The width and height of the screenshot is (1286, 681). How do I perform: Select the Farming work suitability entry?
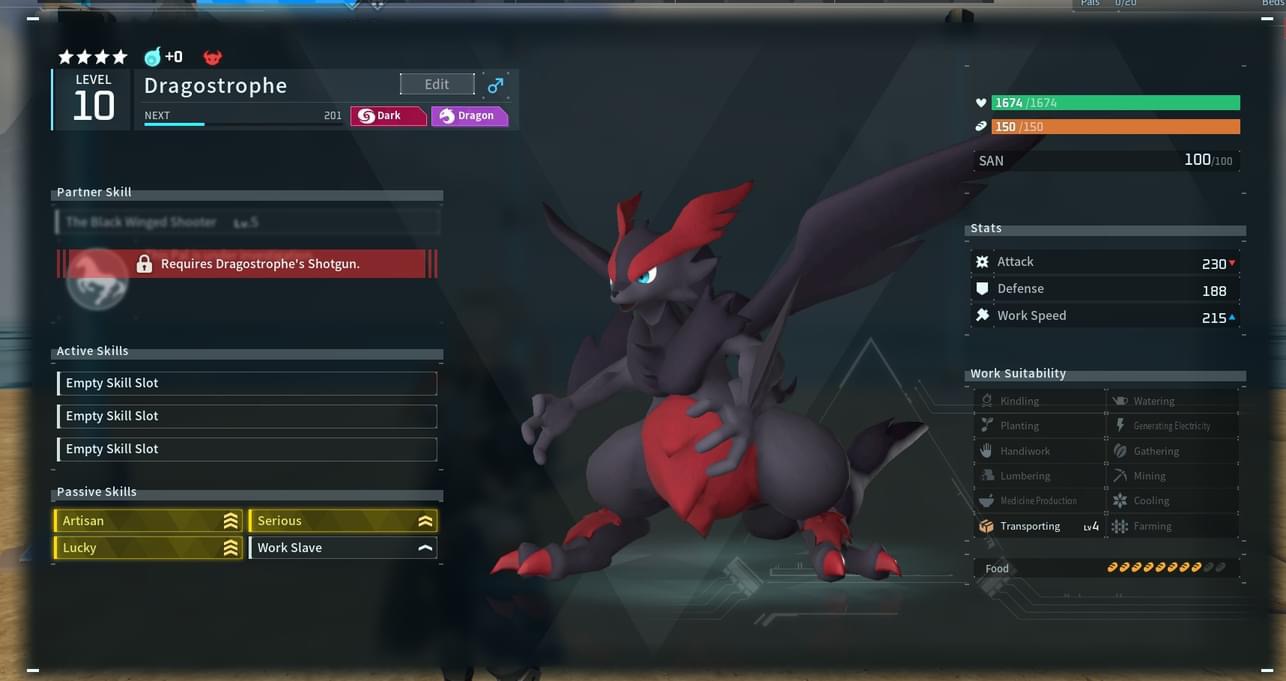1172,526
